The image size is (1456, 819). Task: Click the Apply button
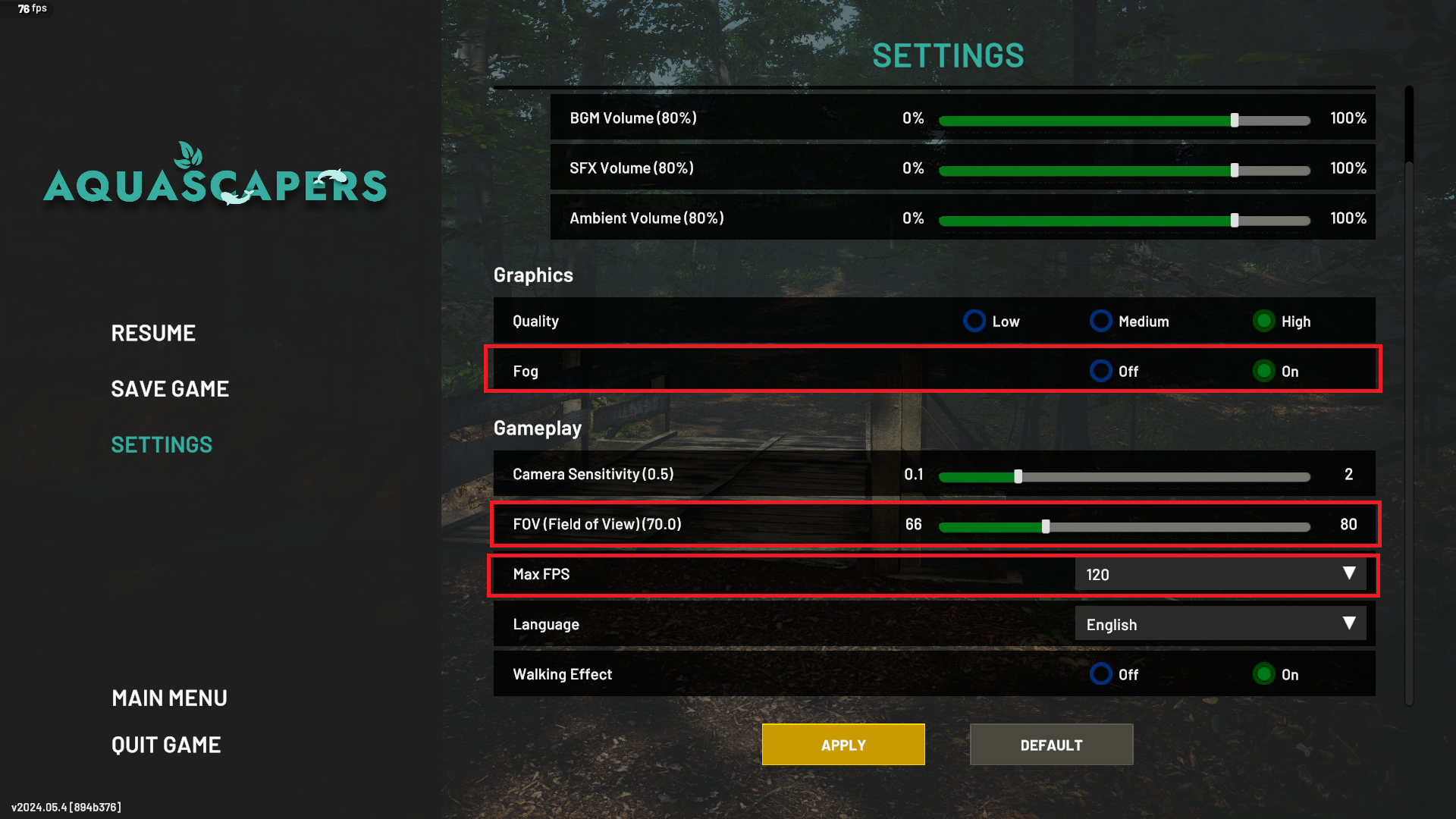pos(843,744)
